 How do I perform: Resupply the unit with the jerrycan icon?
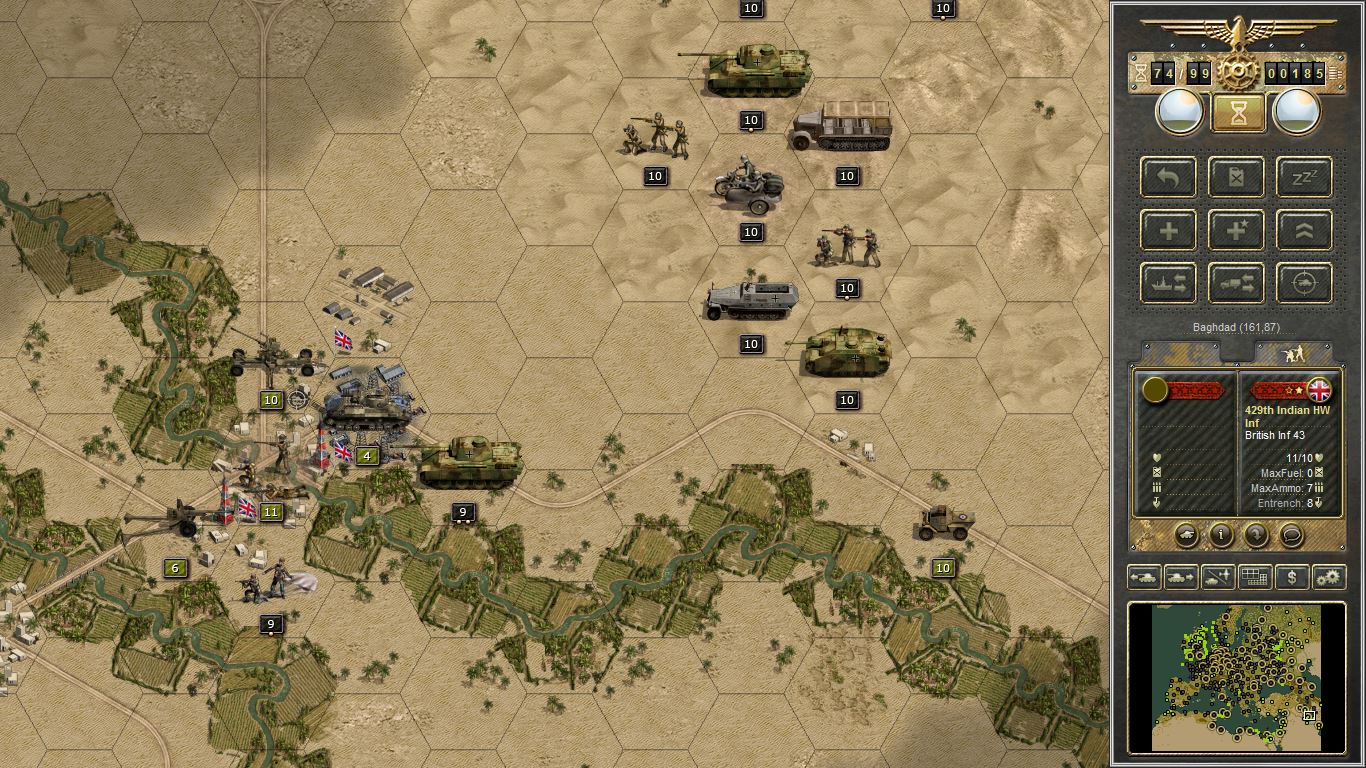point(1236,177)
